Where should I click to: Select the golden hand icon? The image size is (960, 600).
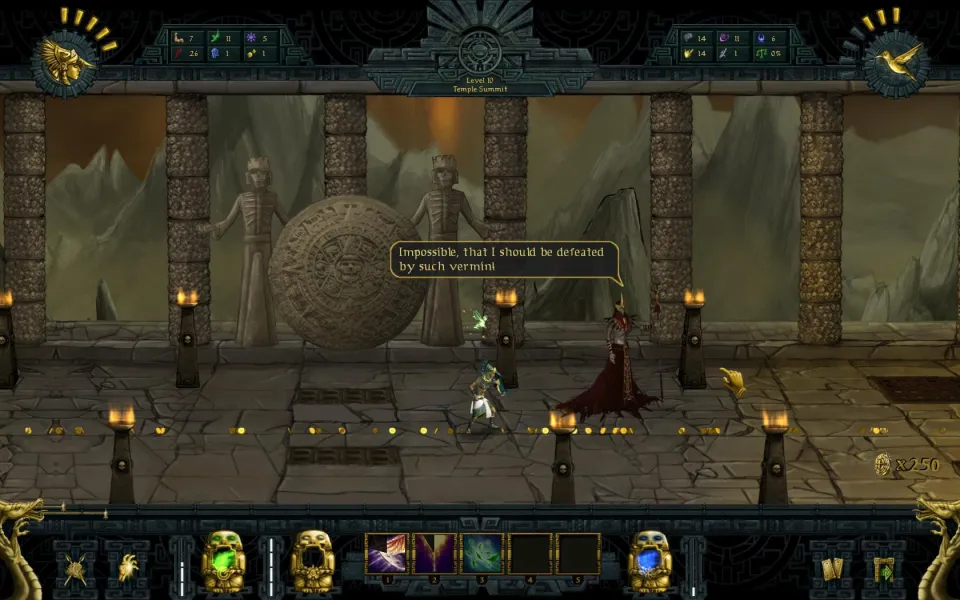(x=733, y=380)
